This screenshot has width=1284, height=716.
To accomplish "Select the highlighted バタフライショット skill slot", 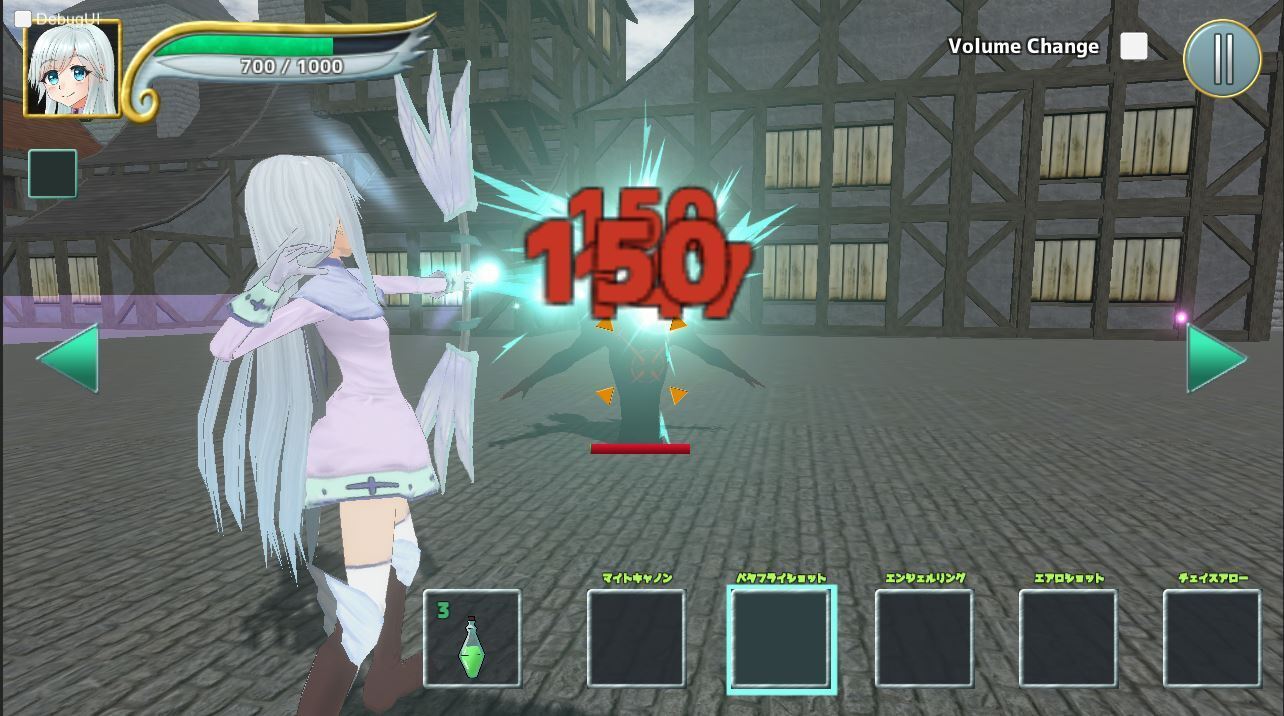I will [781, 638].
